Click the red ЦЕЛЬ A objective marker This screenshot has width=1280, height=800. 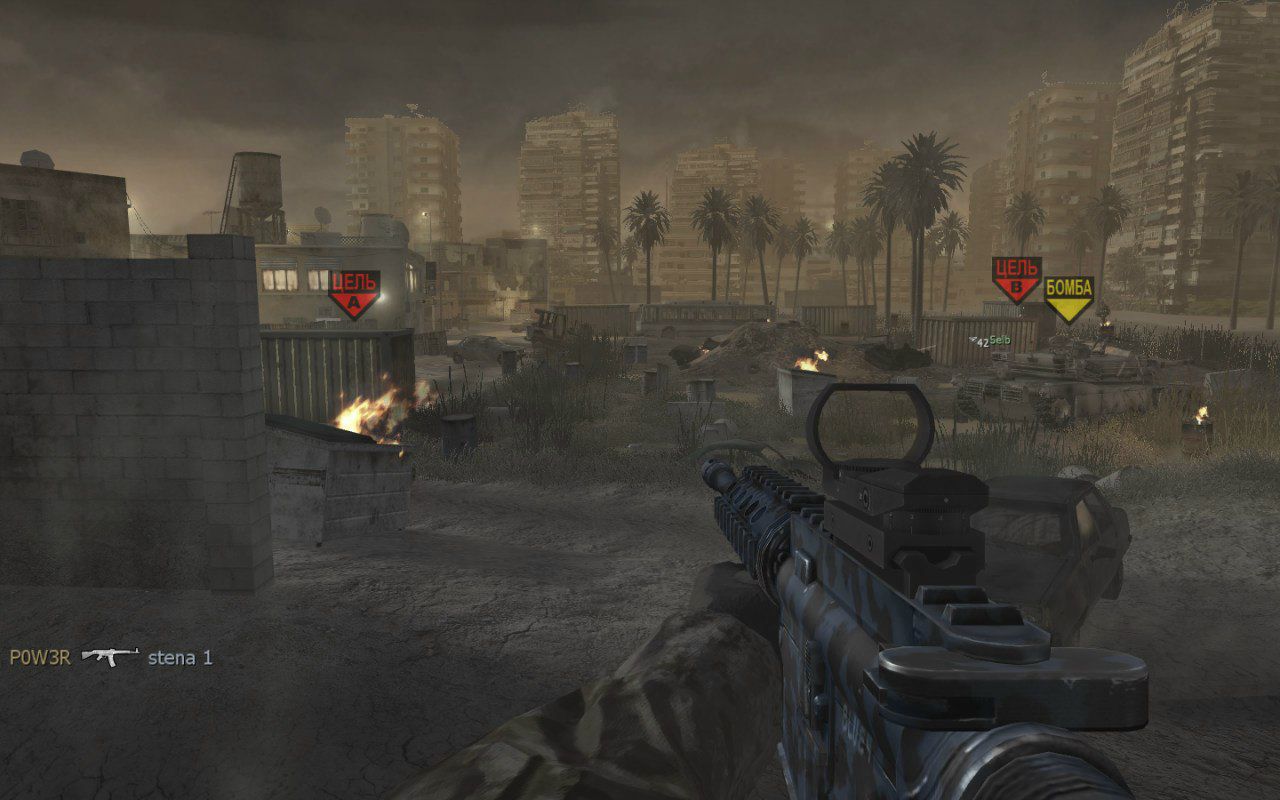pos(354,292)
